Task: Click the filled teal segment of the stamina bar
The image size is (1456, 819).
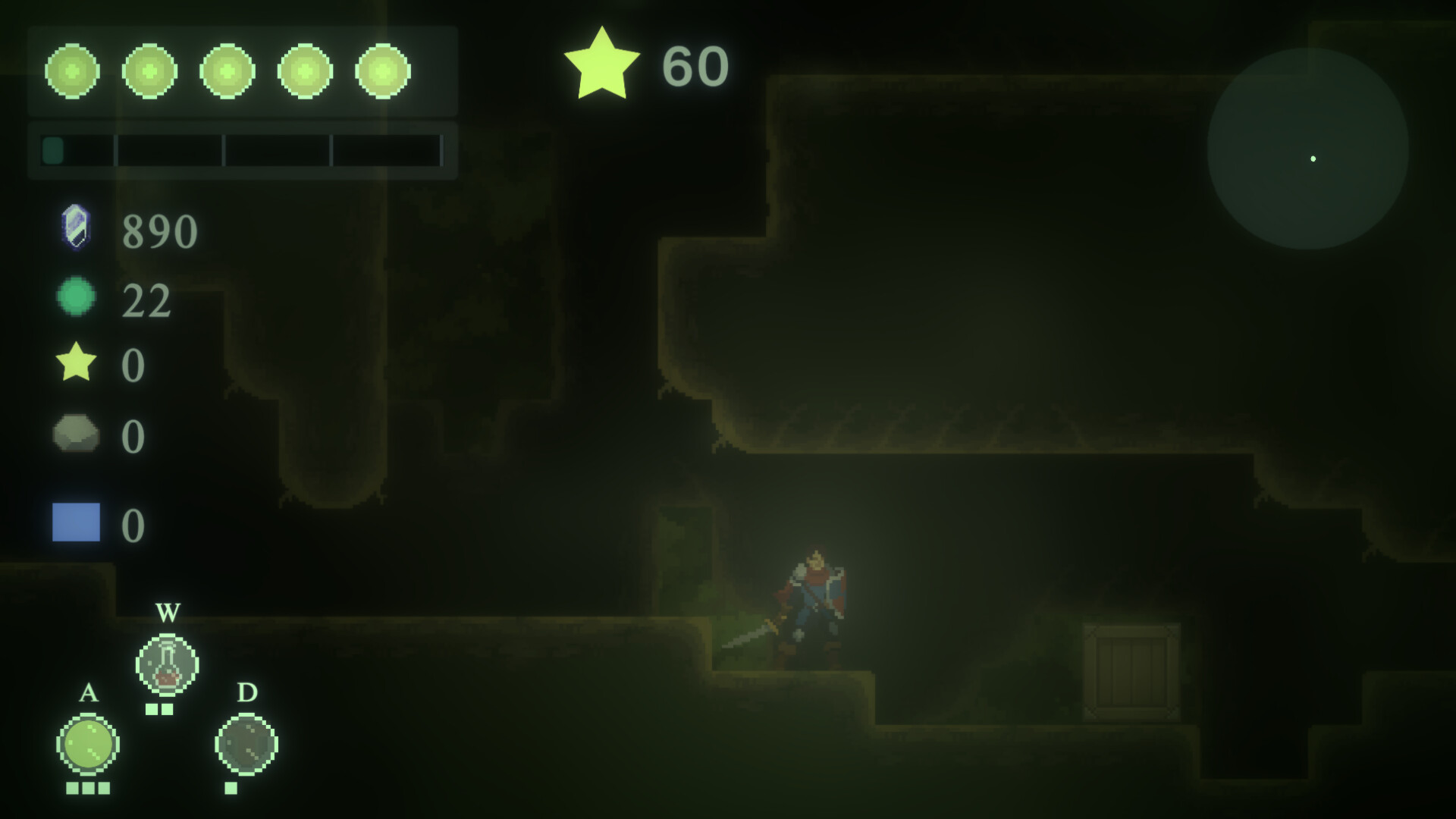Action: point(53,151)
